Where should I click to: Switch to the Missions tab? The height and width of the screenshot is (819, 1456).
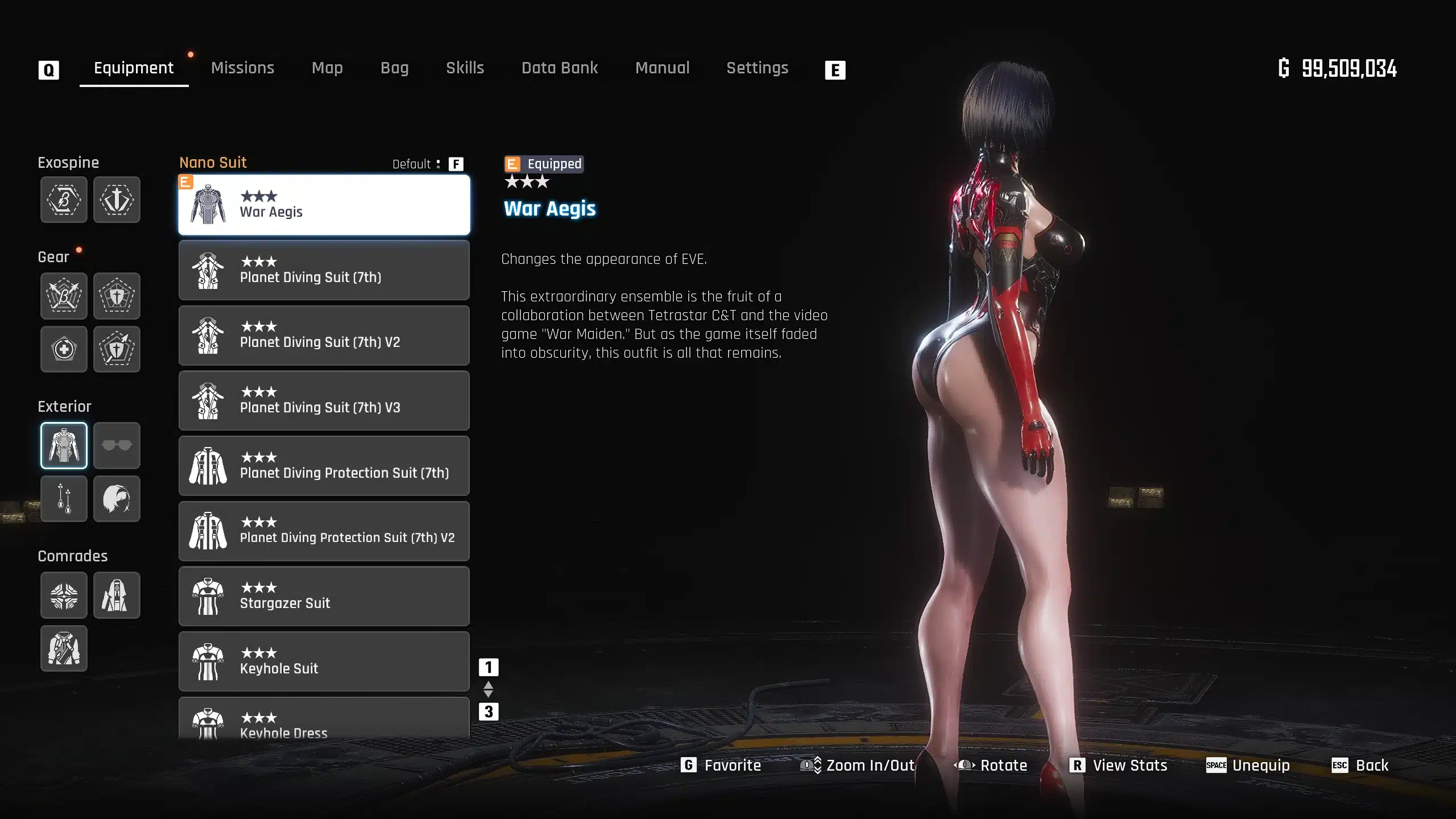242,68
